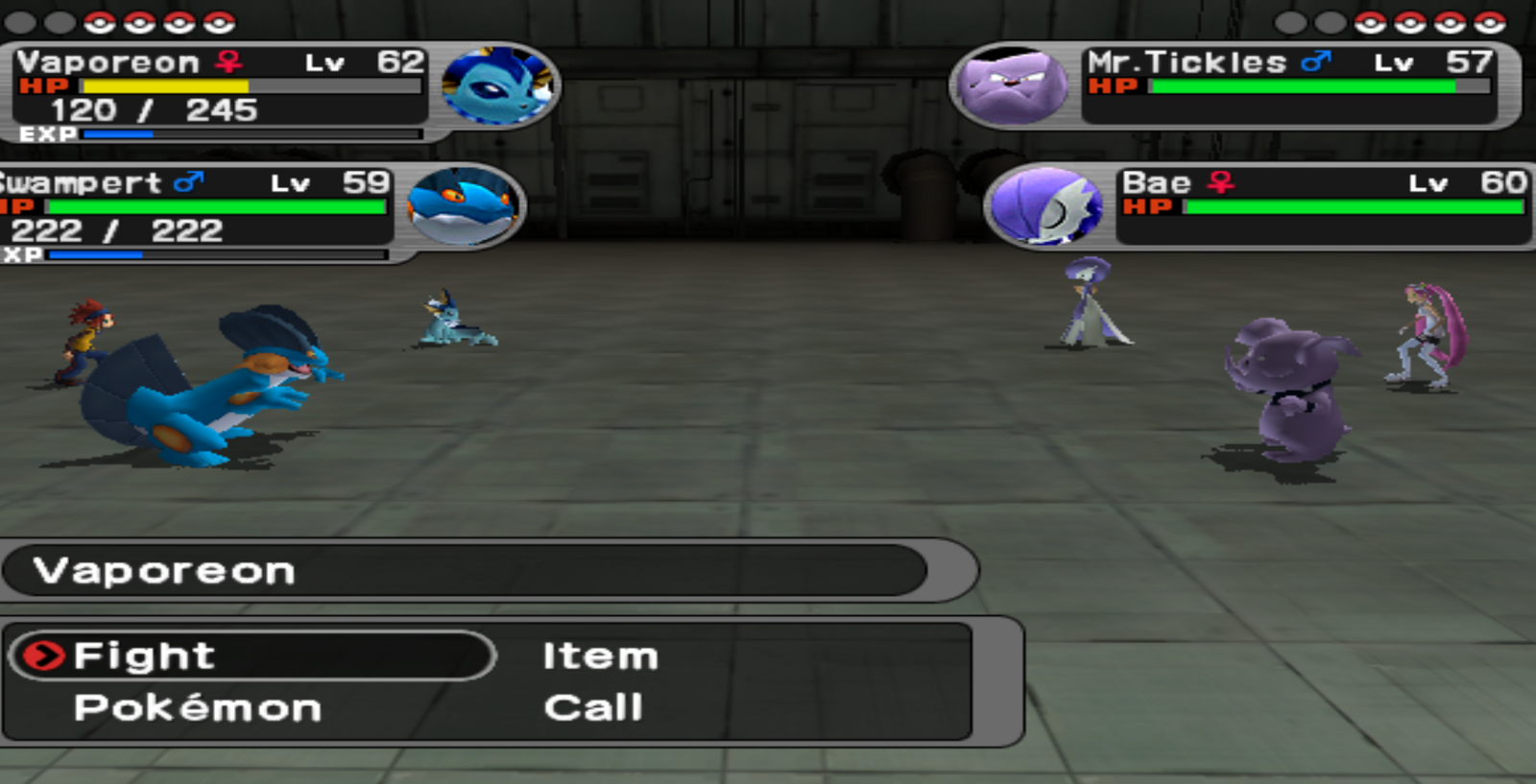Select the Call command

click(x=593, y=708)
